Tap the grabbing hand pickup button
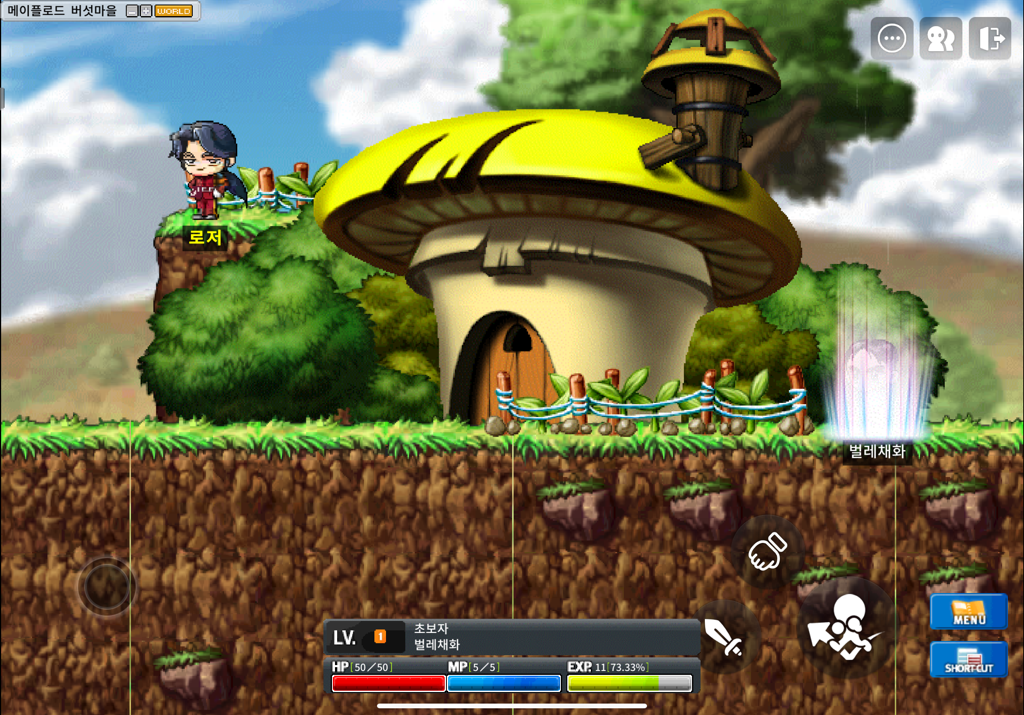 click(767, 551)
